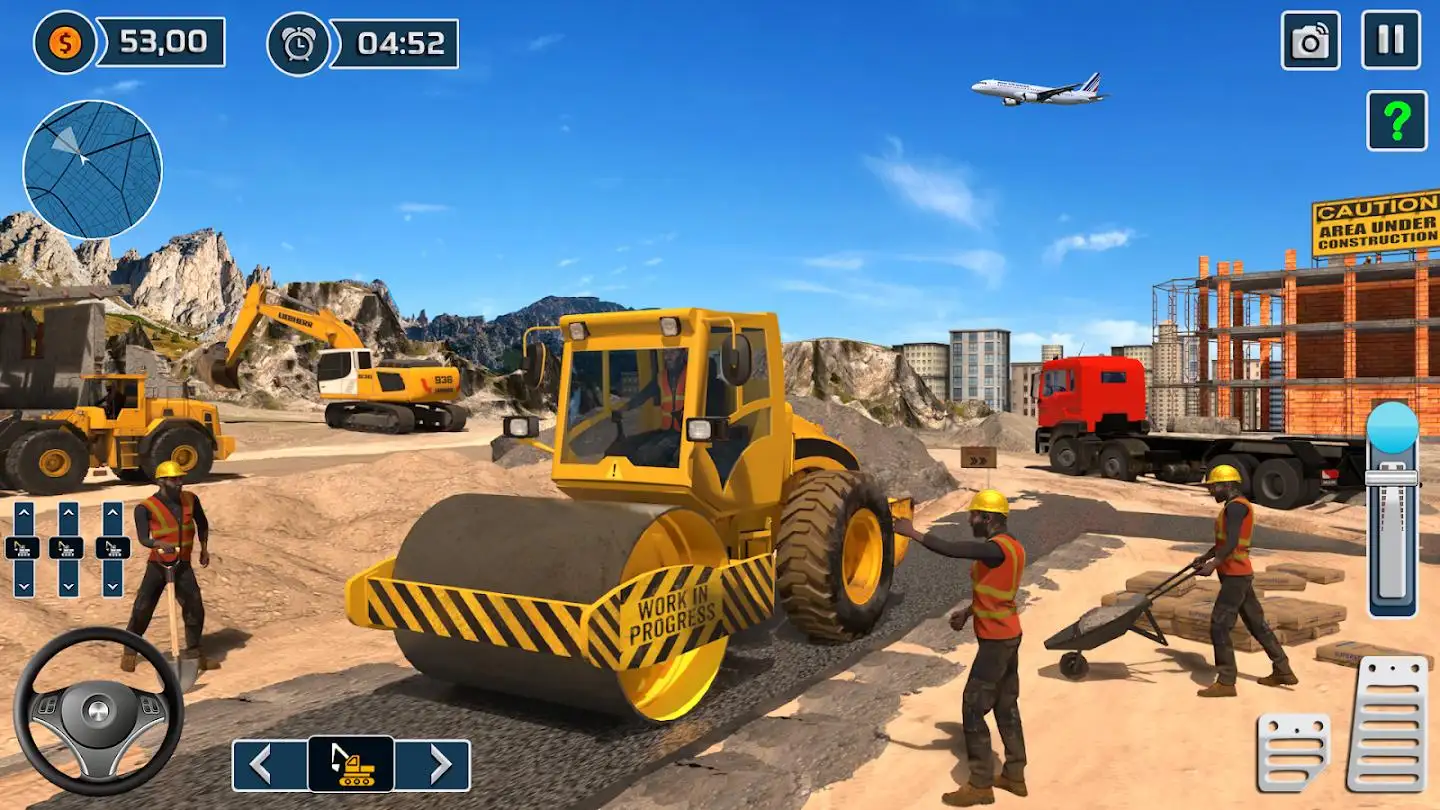Tap the steering wheel control
The image size is (1440, 810).
click(98, 711)
